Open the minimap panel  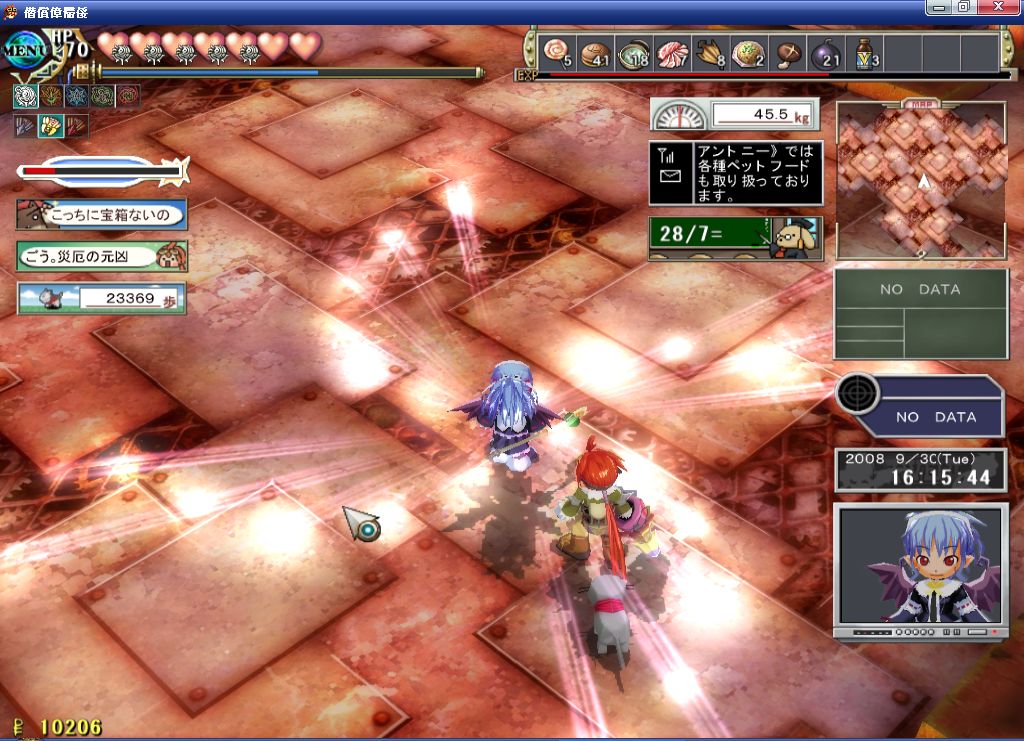921,180
